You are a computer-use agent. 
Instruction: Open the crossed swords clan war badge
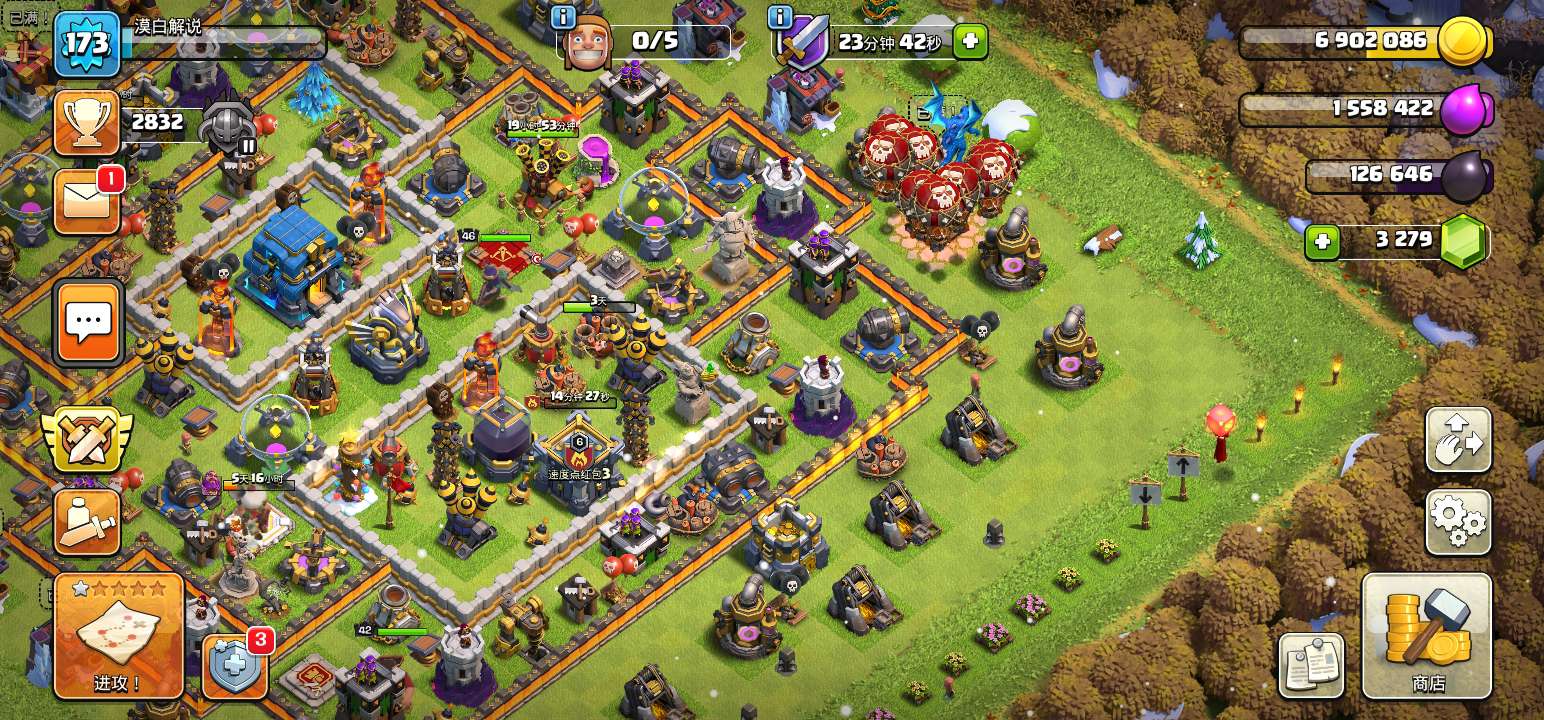pos(87,440)
